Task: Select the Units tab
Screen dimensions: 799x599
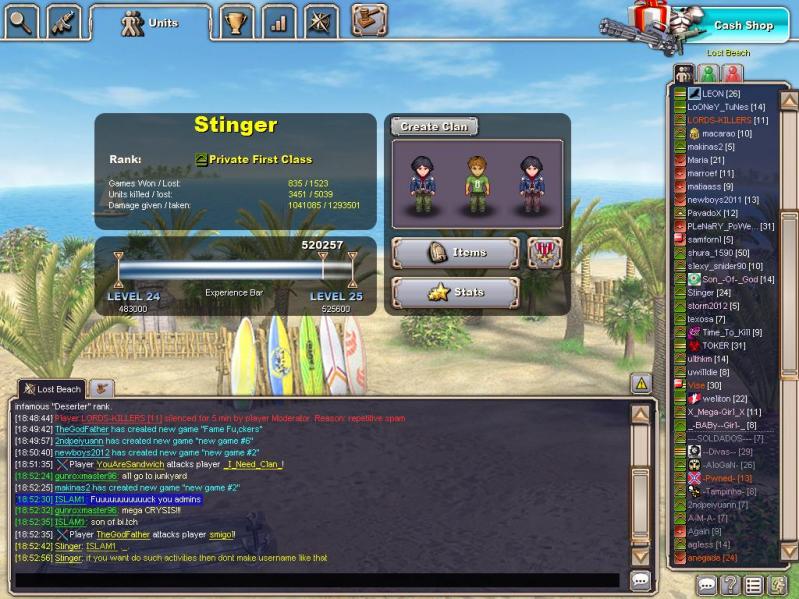Action: pos(150,22)
